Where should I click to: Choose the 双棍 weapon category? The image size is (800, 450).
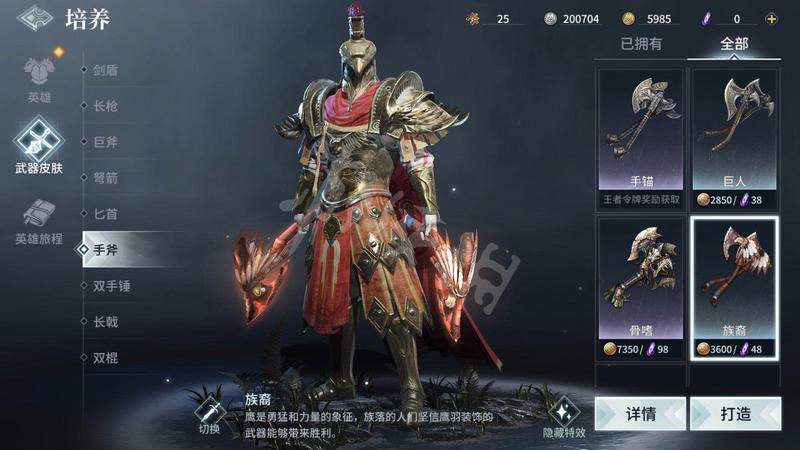tap(106, 357)
